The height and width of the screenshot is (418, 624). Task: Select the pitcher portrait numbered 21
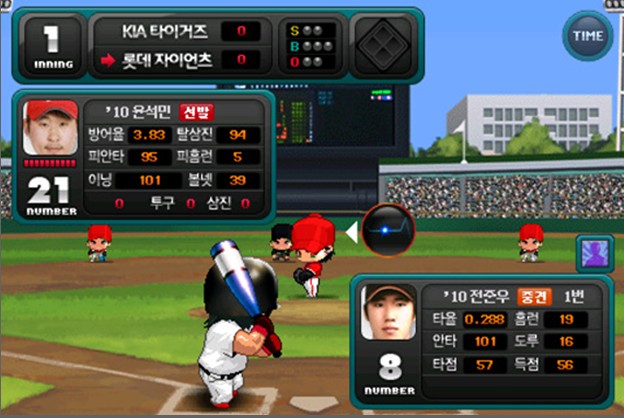50,128
